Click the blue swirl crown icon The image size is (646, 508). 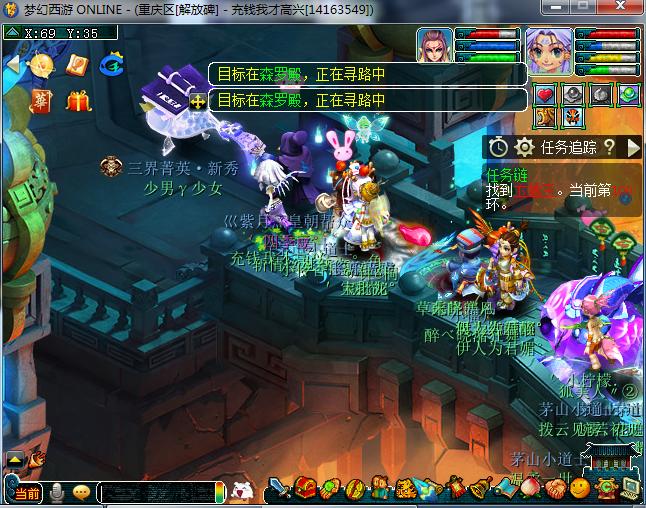tap(112, 66)
